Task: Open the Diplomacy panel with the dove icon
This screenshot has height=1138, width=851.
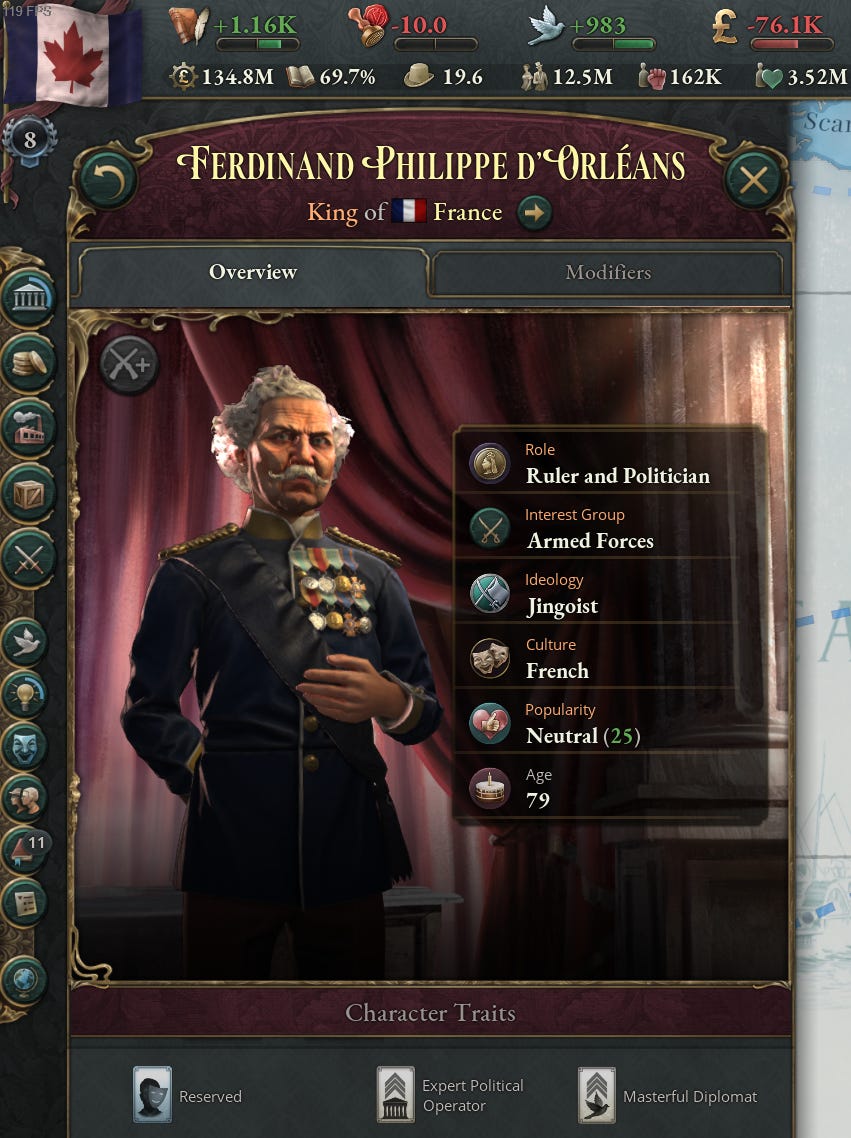Action: 27,641
